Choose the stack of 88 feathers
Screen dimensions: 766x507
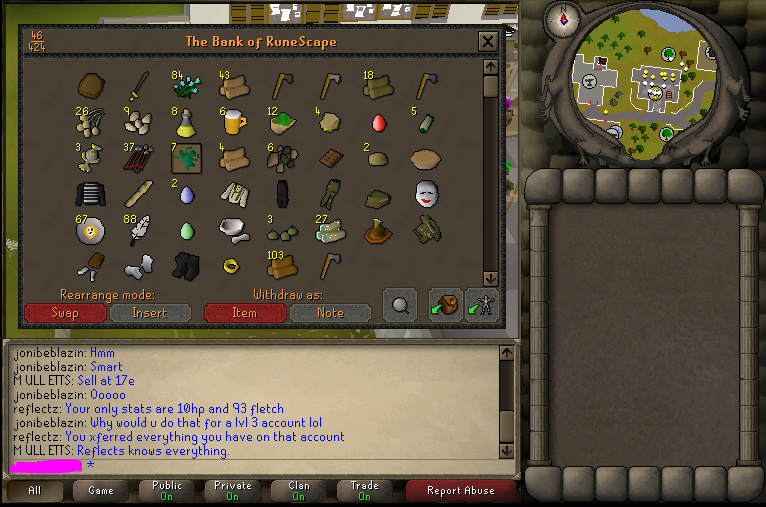tap(138, 230)
